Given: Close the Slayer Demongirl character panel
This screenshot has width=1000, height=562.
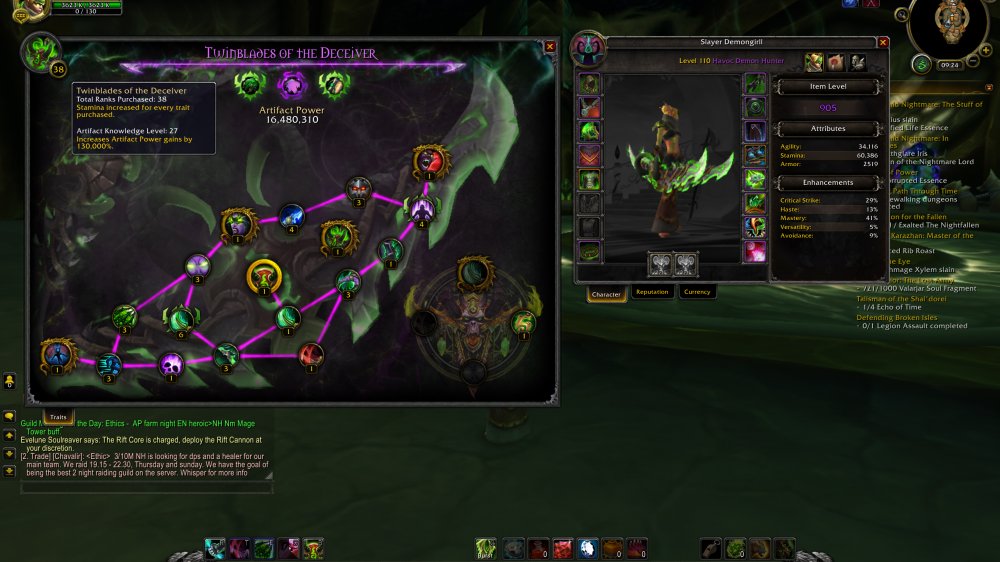Looking at the screenshot, I should [882, 43].
